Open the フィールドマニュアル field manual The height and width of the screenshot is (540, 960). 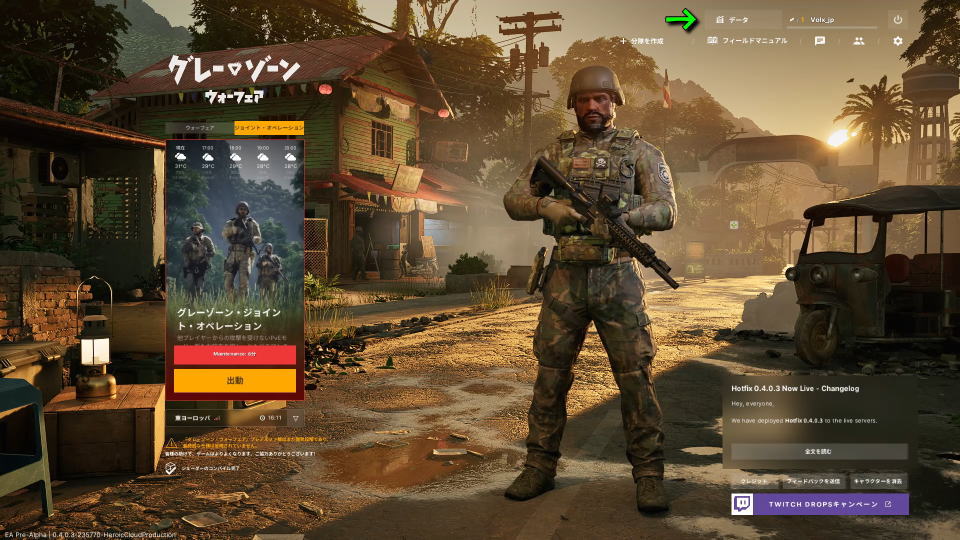747,41
